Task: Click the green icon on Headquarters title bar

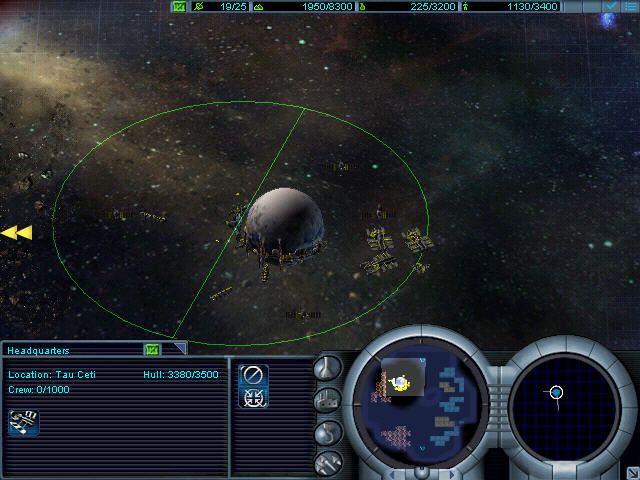Action: (152, 349)
